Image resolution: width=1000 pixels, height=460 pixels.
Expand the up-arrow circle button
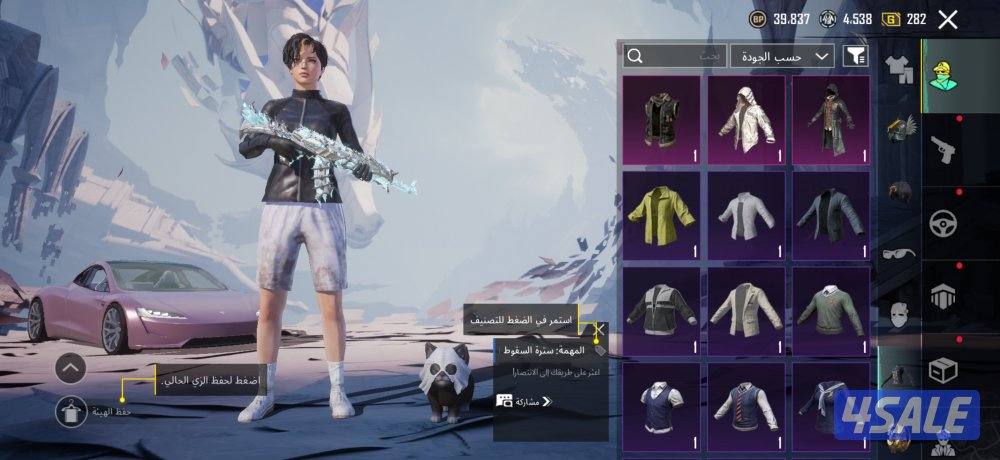click(71, 368)
